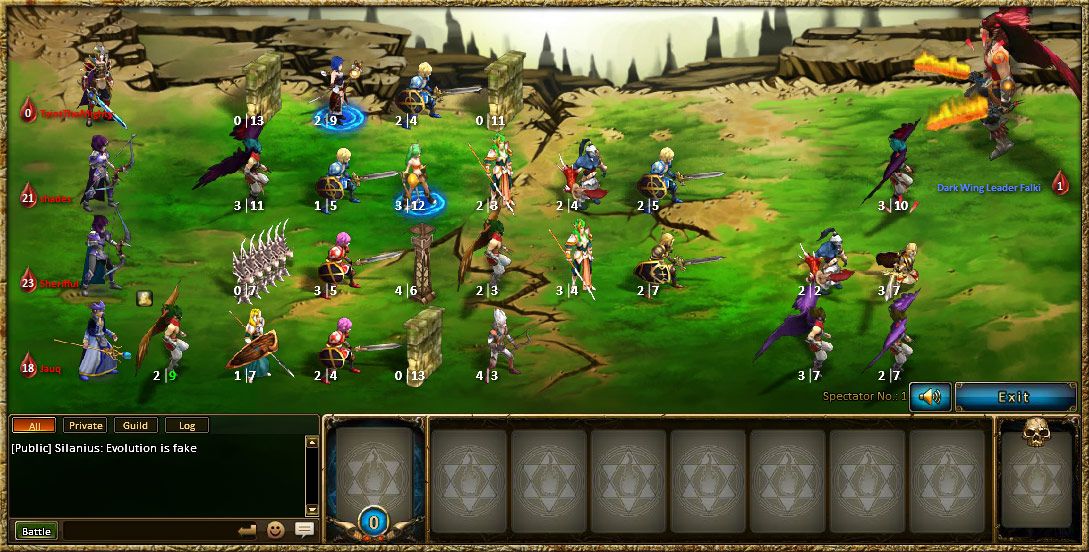This screenshot has width=1089, height=552.
Task: Send the chat message with enter arrow
Action: 248,530
